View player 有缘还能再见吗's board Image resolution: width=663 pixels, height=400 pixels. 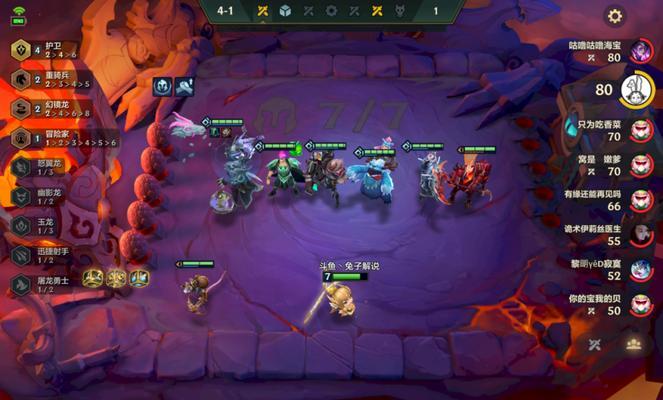pos(641,200)
